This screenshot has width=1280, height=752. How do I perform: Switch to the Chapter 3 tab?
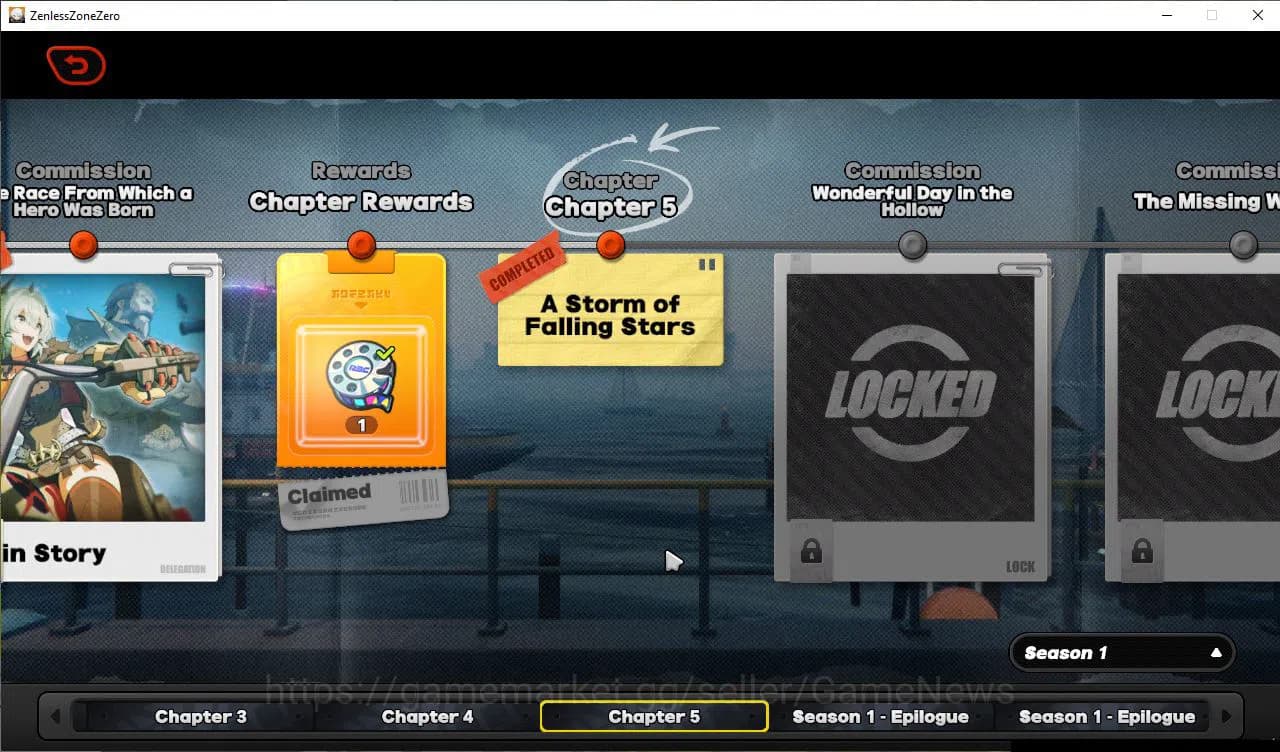pyautogui.click(x=201, y=717)
